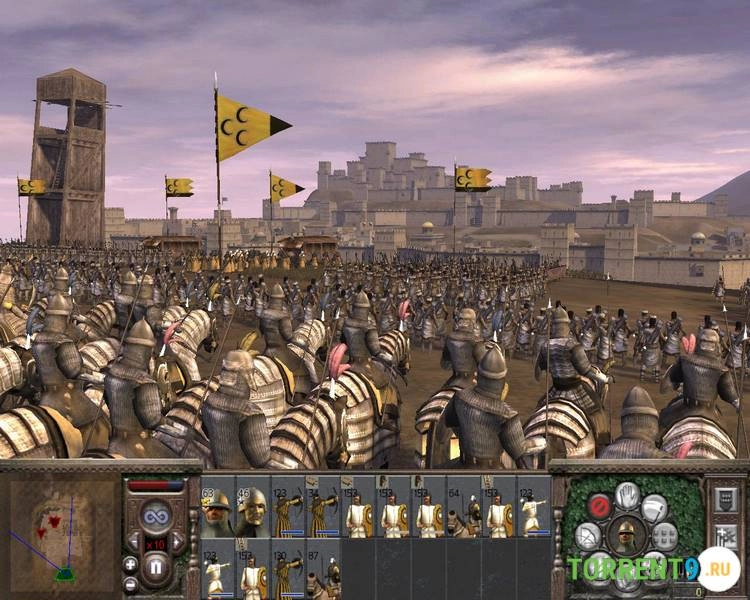Click the red withdraw order icon

coord(599,506)
